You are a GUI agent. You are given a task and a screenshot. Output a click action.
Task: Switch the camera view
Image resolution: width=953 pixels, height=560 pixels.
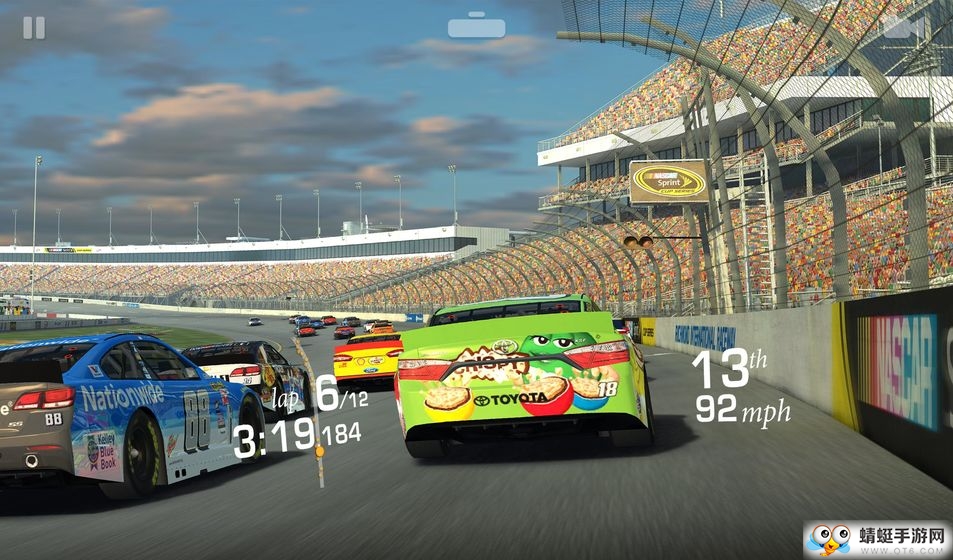(900, 27)
